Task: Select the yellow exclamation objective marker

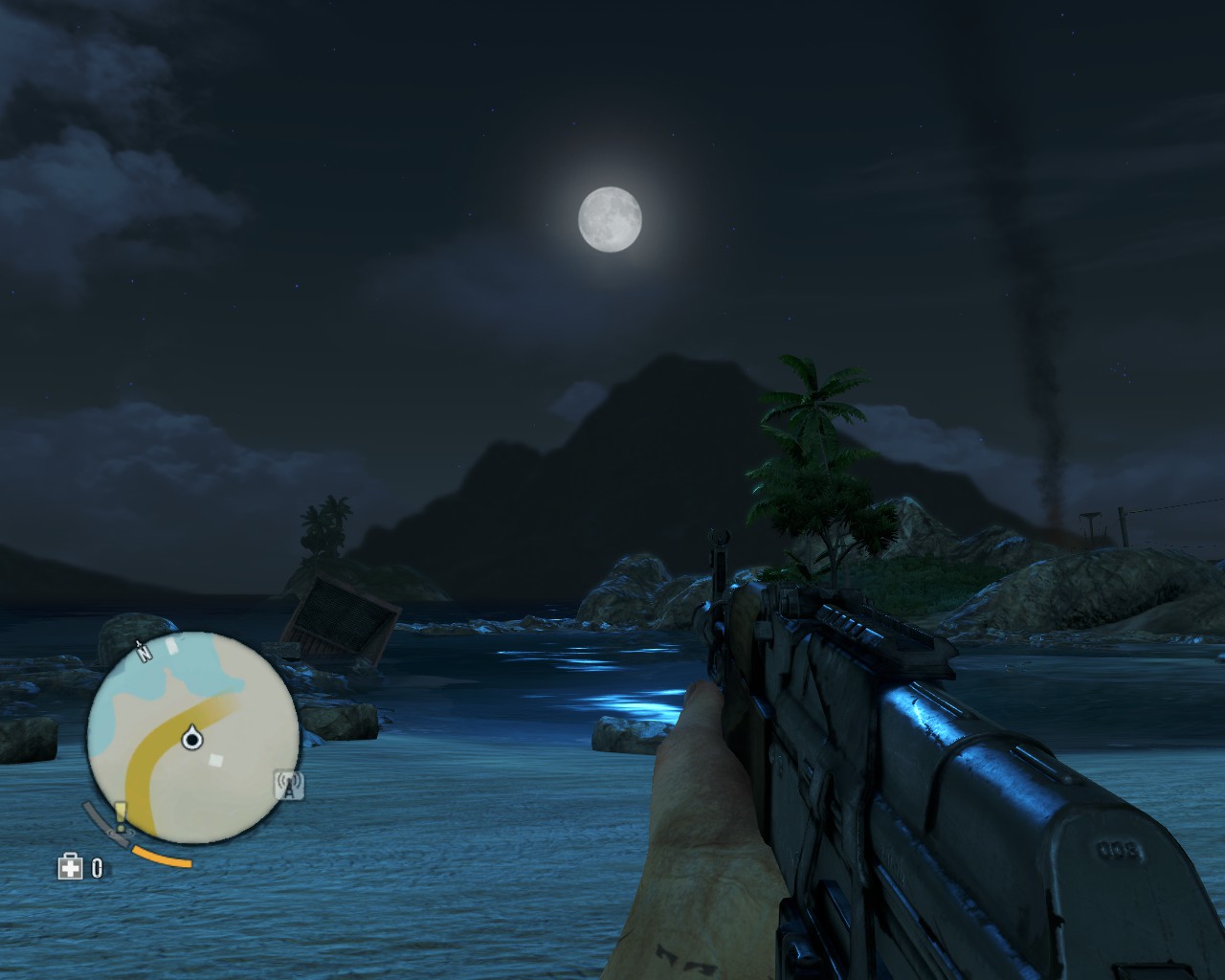Action: point(121,815)
